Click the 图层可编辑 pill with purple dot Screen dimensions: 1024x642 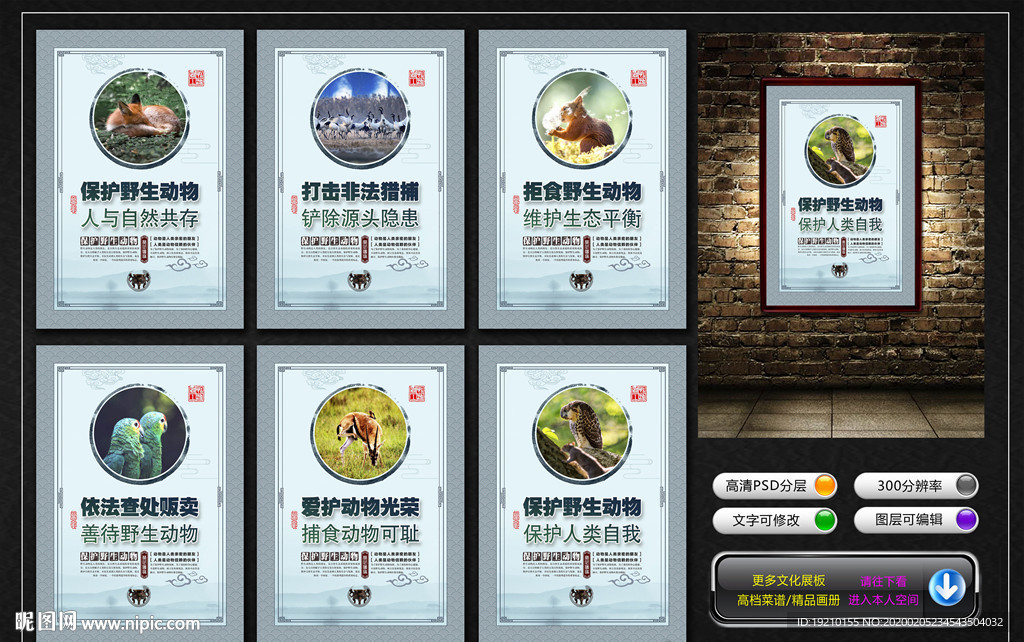[915, 520]
